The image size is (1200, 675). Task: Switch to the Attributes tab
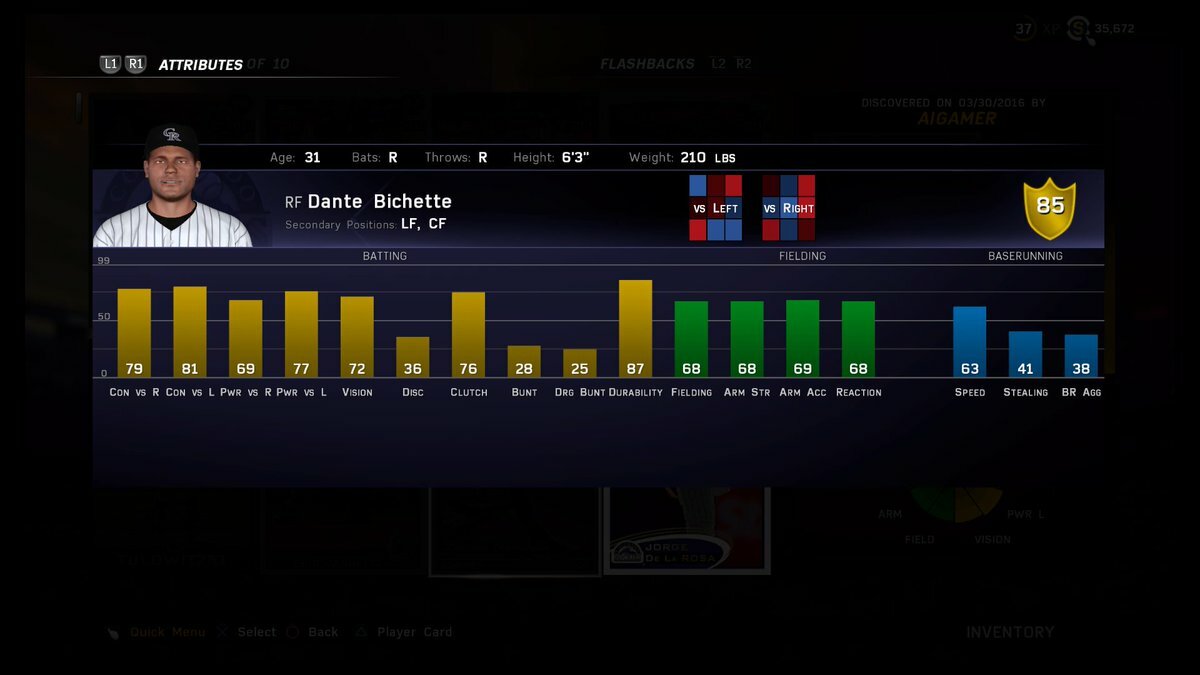point(200,65)
